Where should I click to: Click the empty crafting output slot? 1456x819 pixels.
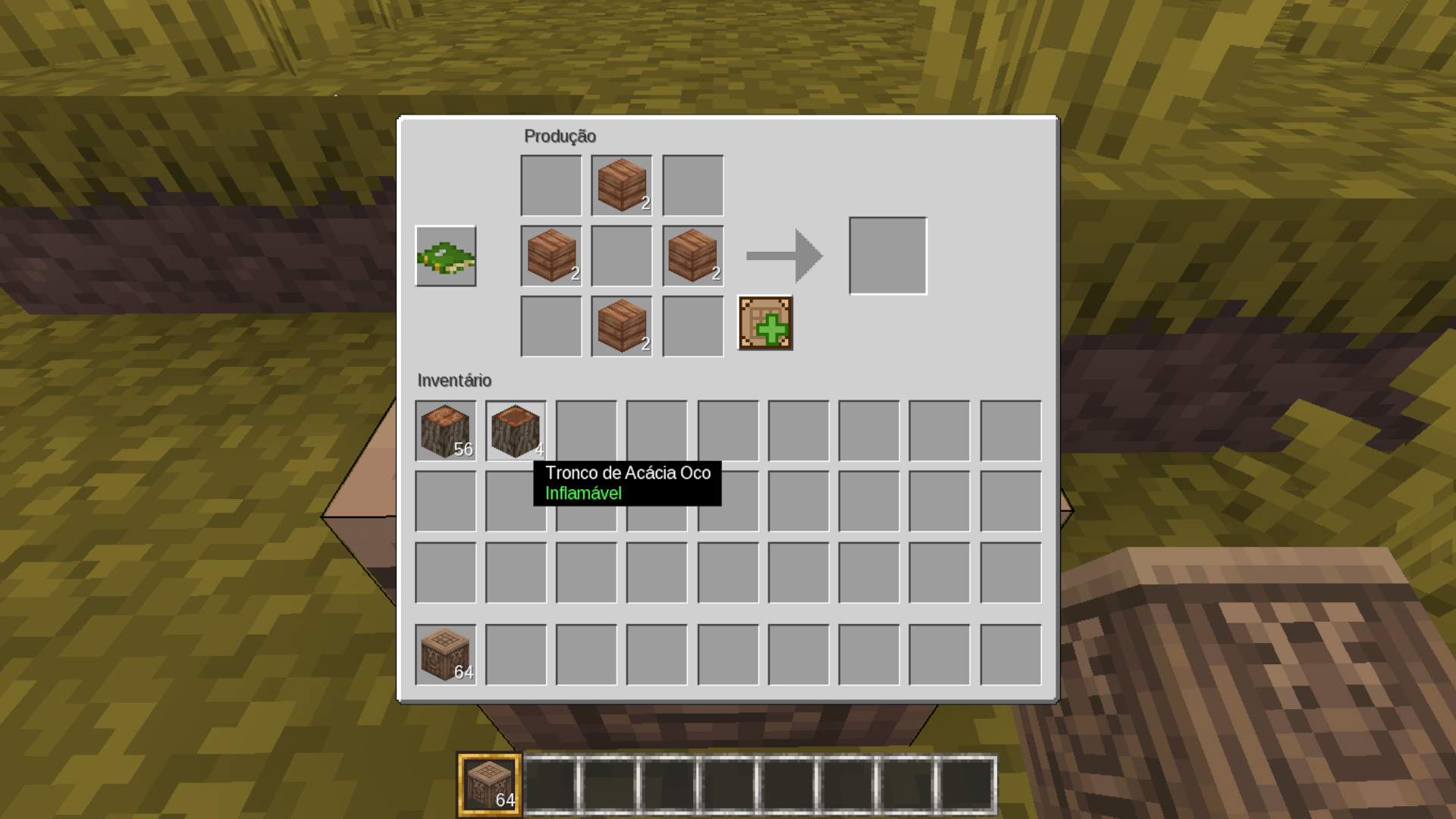click(888, 256)
